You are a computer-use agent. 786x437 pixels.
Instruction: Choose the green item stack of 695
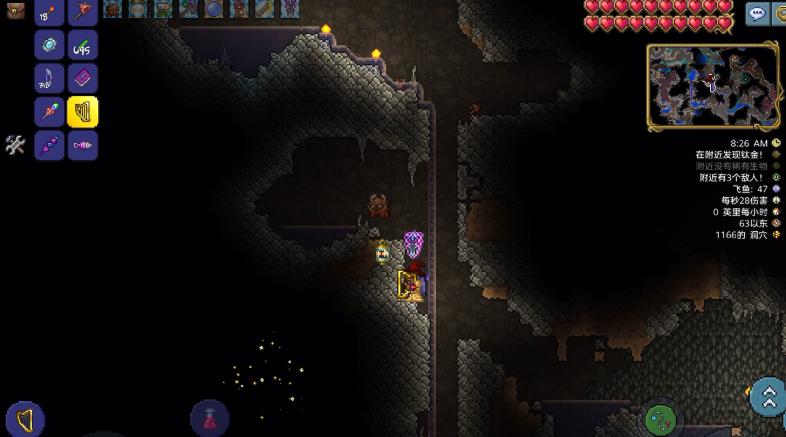tap(82, 44)
